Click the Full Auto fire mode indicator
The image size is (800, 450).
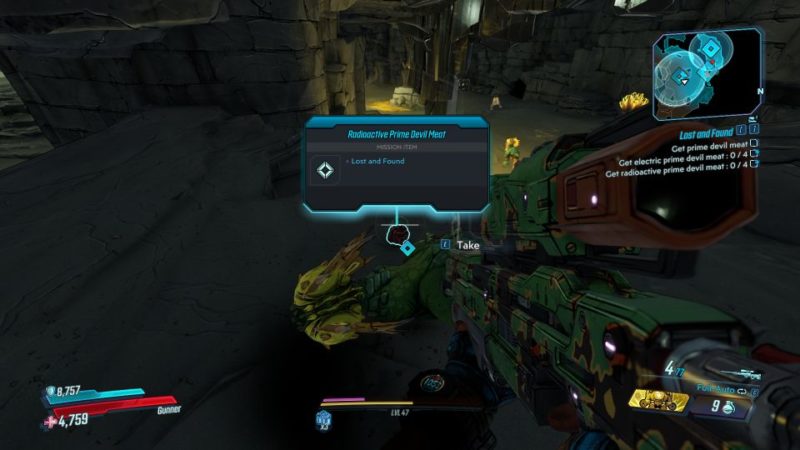(x=716, y=390)
